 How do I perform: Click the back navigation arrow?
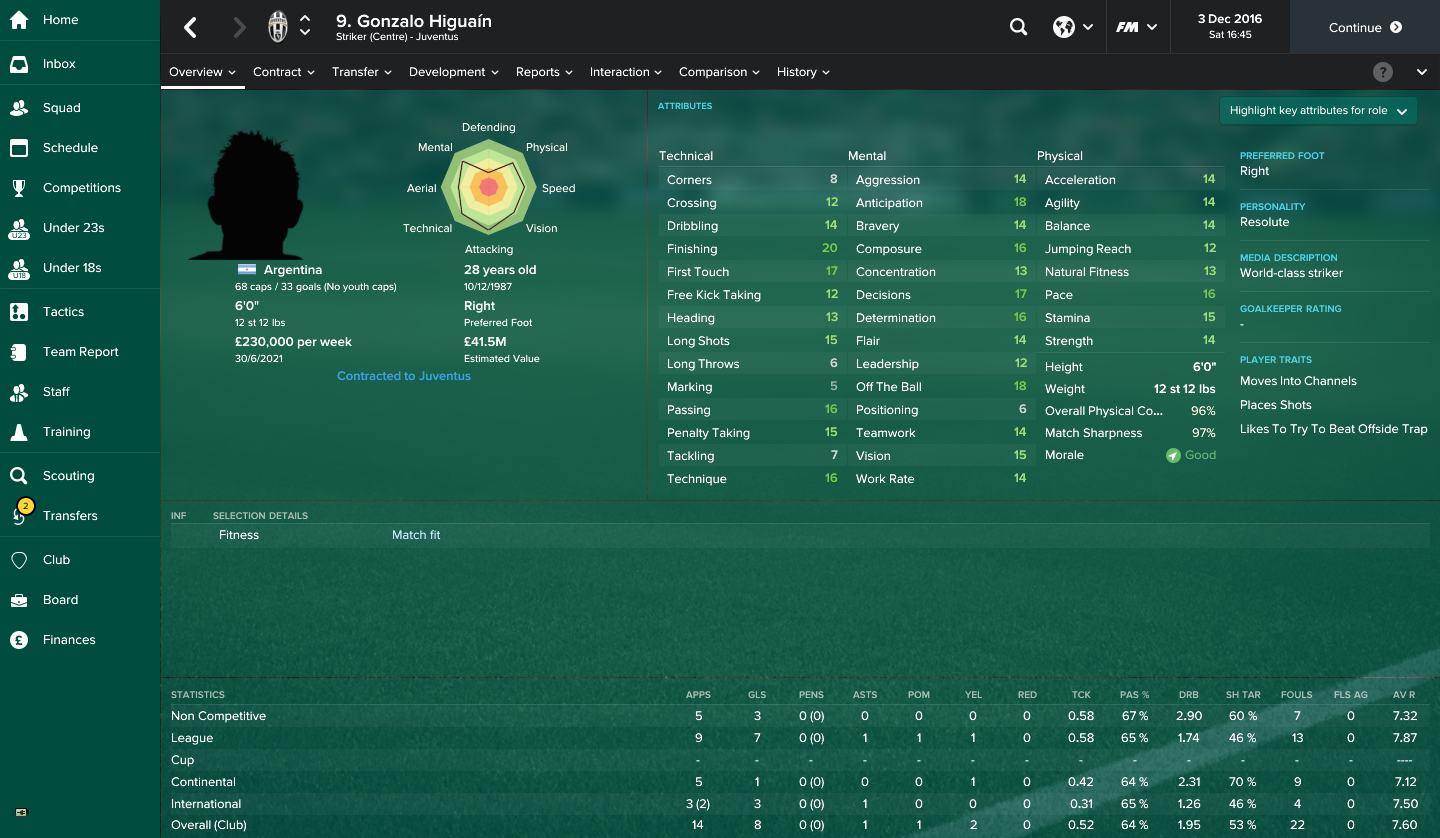pyautogui.click(x=190, y=27)
